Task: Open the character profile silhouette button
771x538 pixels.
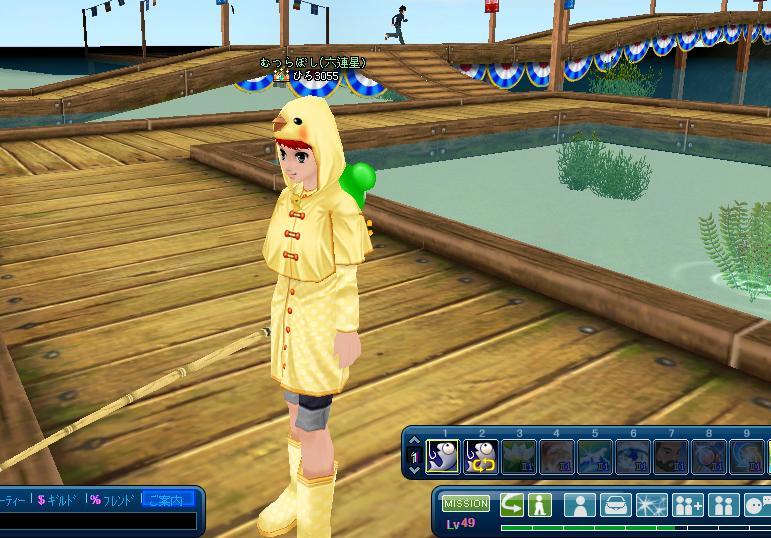Action: coord(578,504)
